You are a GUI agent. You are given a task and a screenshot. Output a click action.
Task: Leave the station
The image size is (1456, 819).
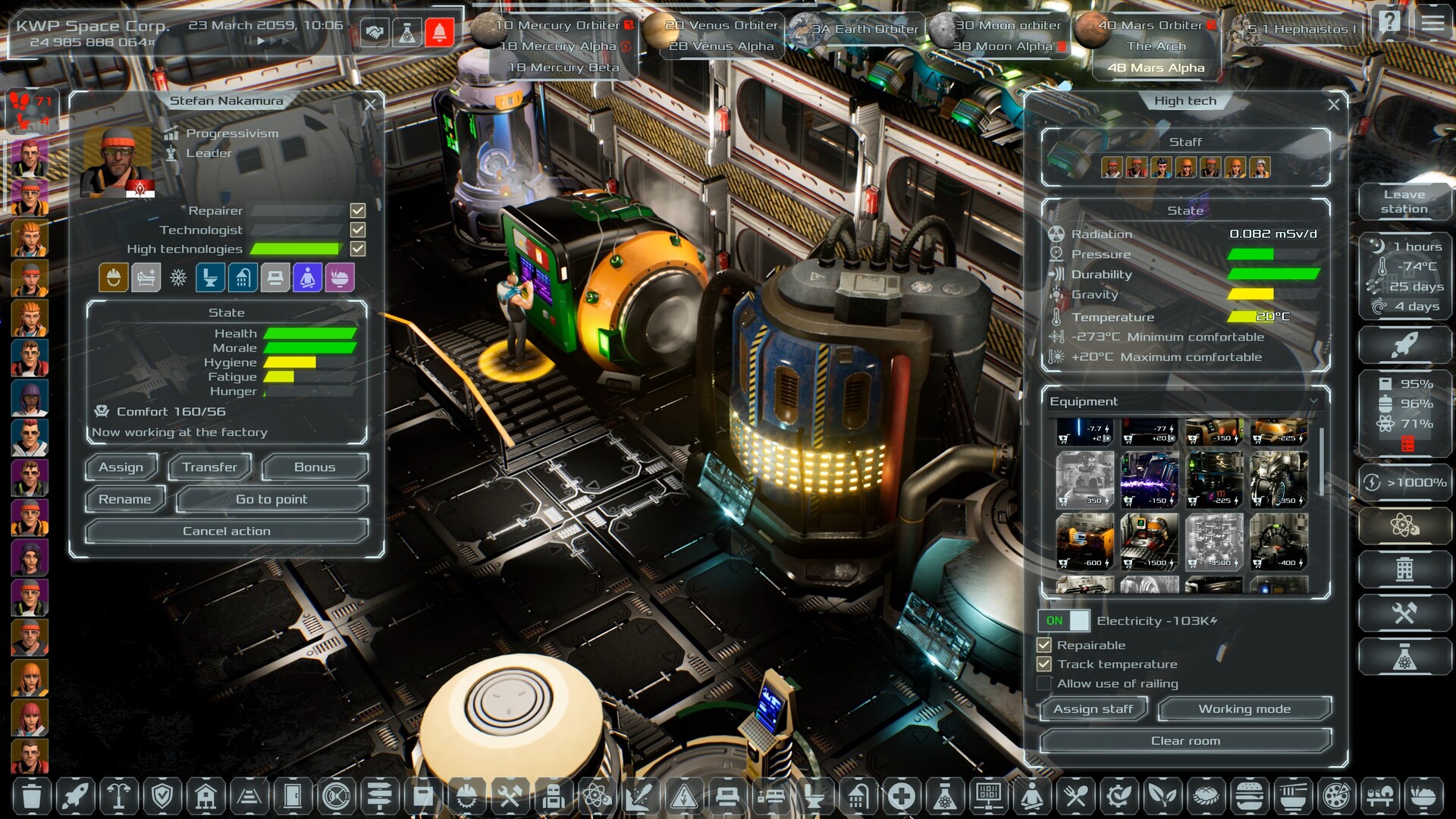coord(1404,202)
